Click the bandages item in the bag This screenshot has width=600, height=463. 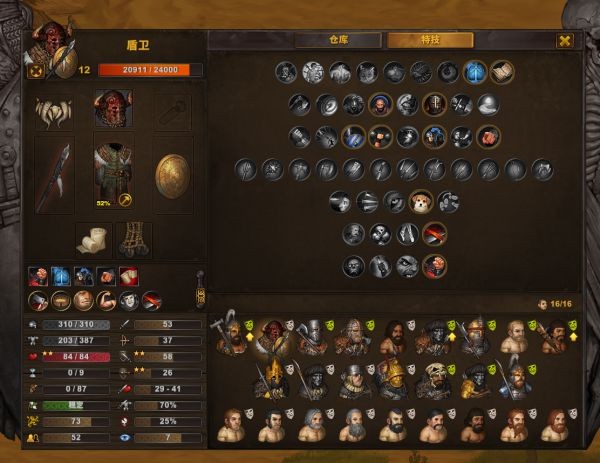click(92, 239)
